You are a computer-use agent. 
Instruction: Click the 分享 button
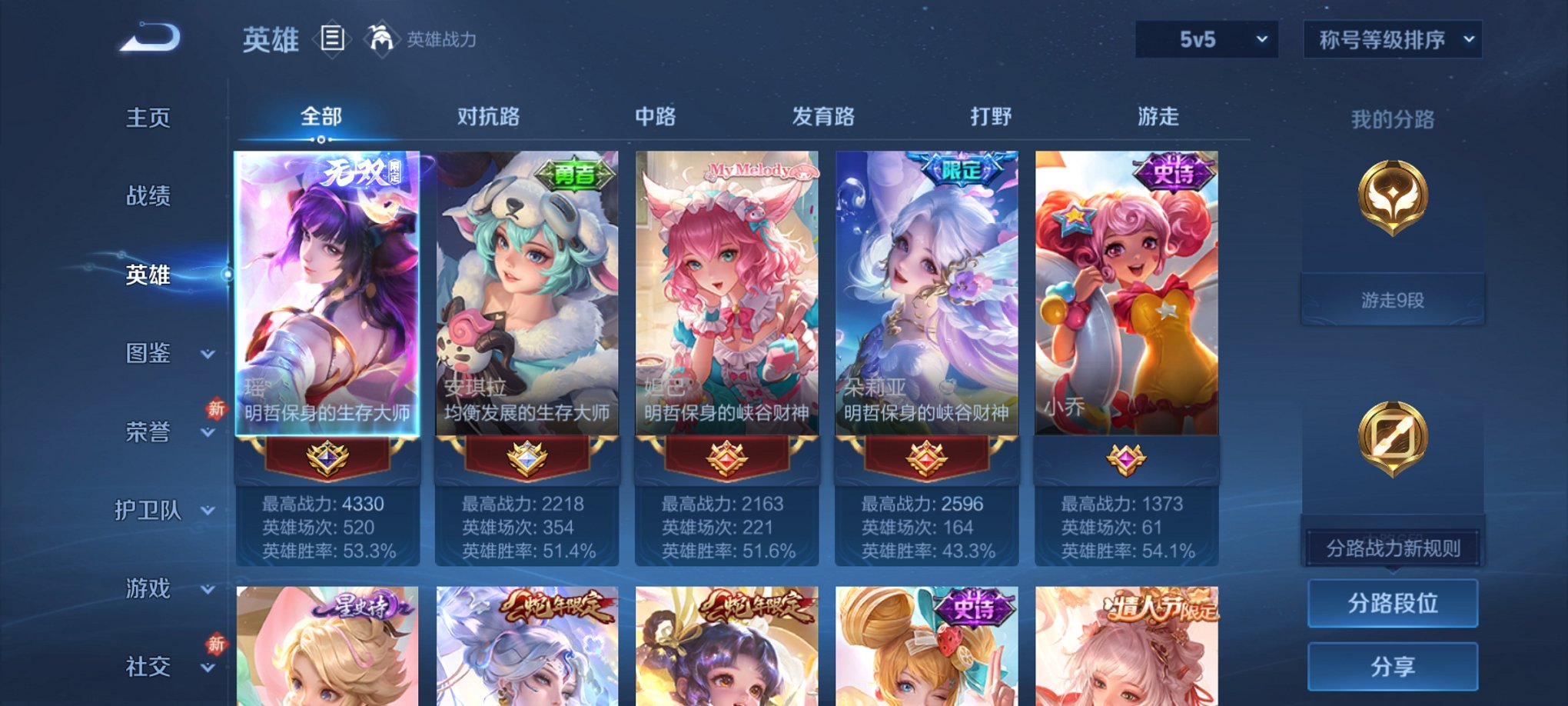(x=1393, y=668)
